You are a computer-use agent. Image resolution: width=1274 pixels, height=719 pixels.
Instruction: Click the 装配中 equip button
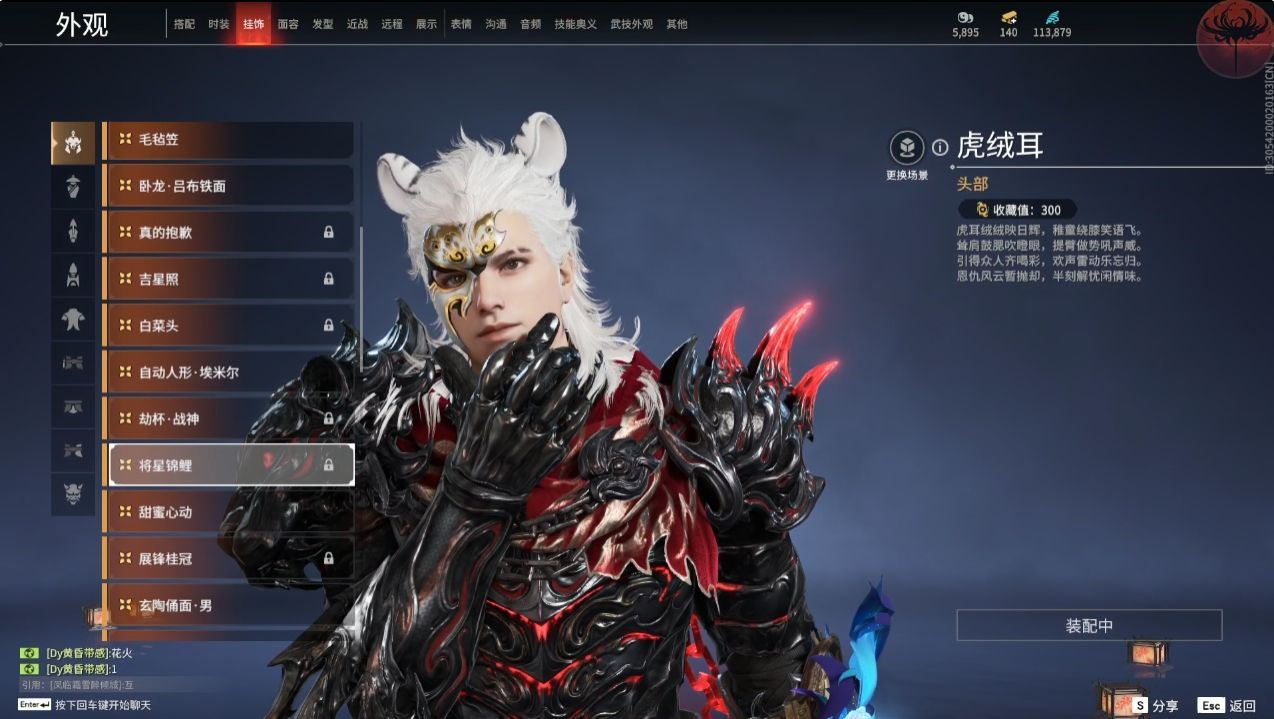pyautogui.click(x=1089, y=626)
